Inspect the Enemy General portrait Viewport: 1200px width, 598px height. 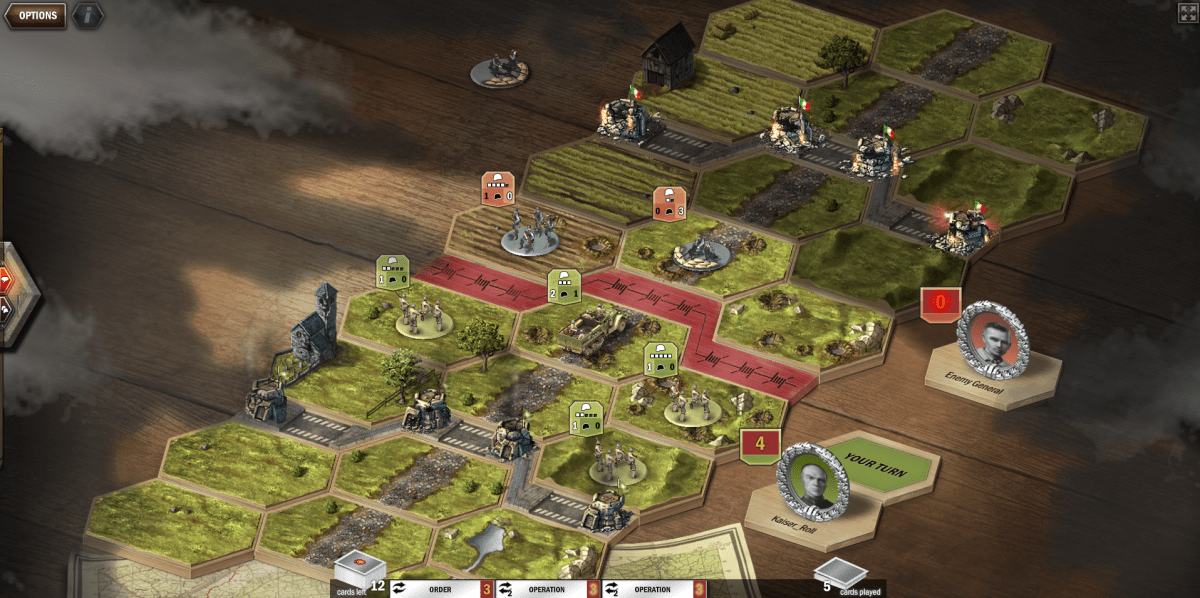[x=992, y=340]
